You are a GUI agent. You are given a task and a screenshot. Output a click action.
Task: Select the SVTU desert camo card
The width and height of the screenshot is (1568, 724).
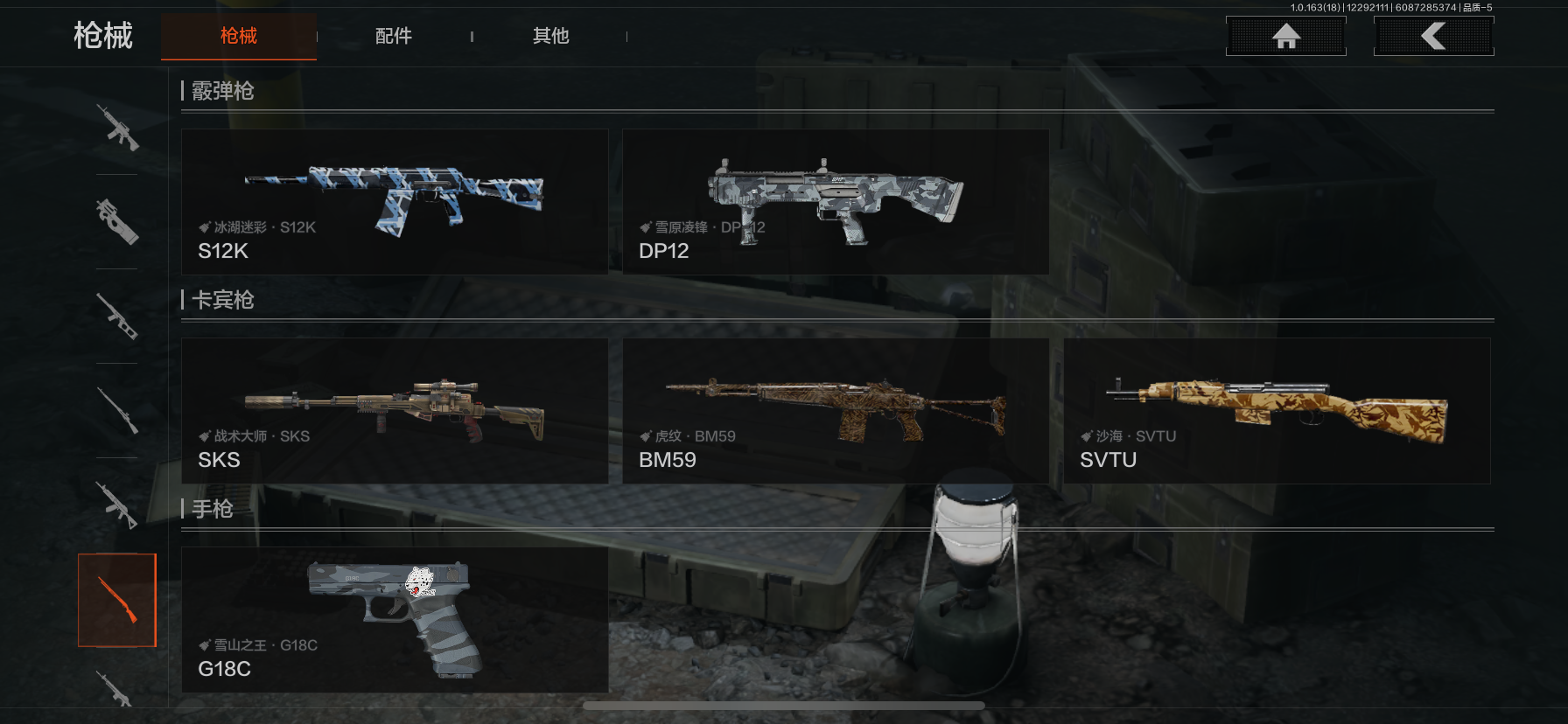click(1277, 411)
